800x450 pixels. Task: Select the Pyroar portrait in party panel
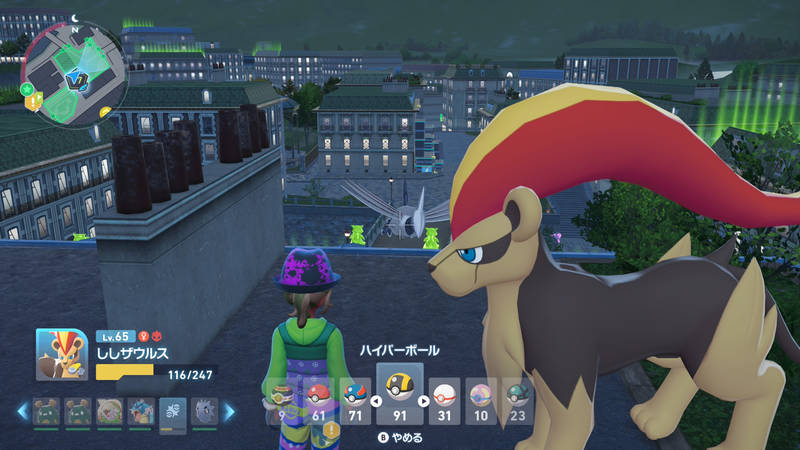[x=62, y=357]
